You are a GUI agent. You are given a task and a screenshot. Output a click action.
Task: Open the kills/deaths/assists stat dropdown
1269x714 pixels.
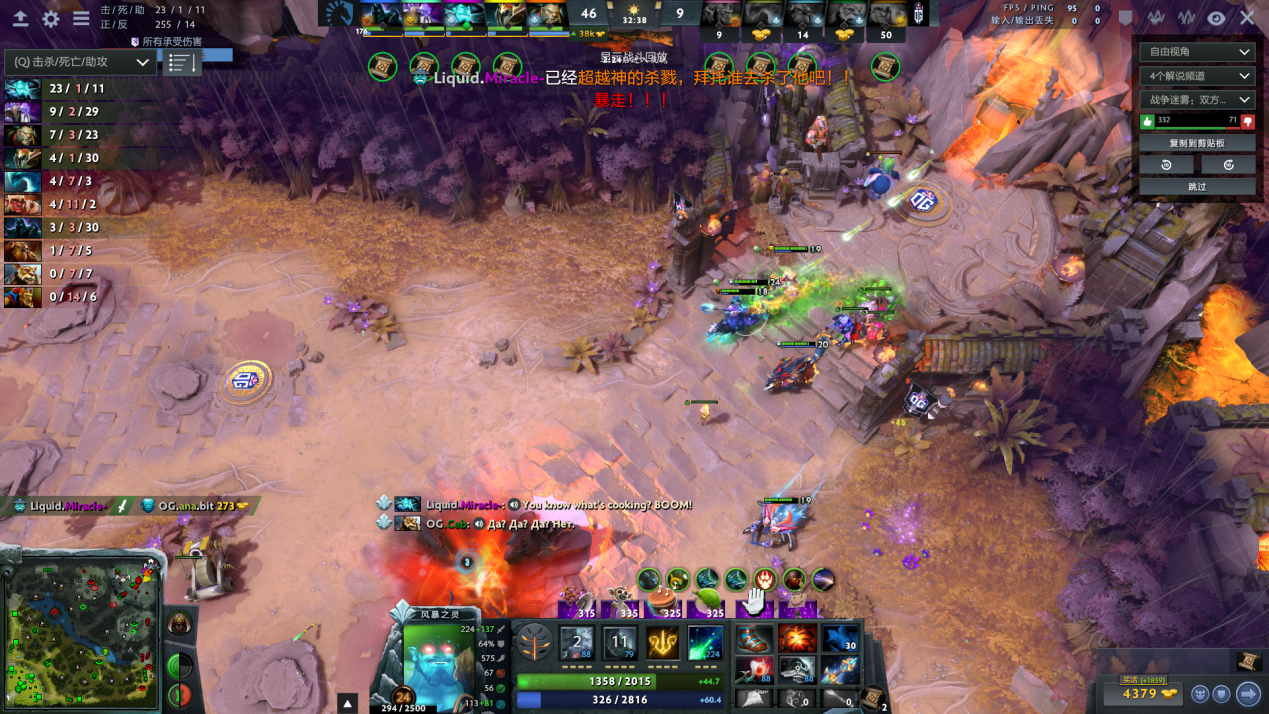pyautogui.click(x=81, y=62)
